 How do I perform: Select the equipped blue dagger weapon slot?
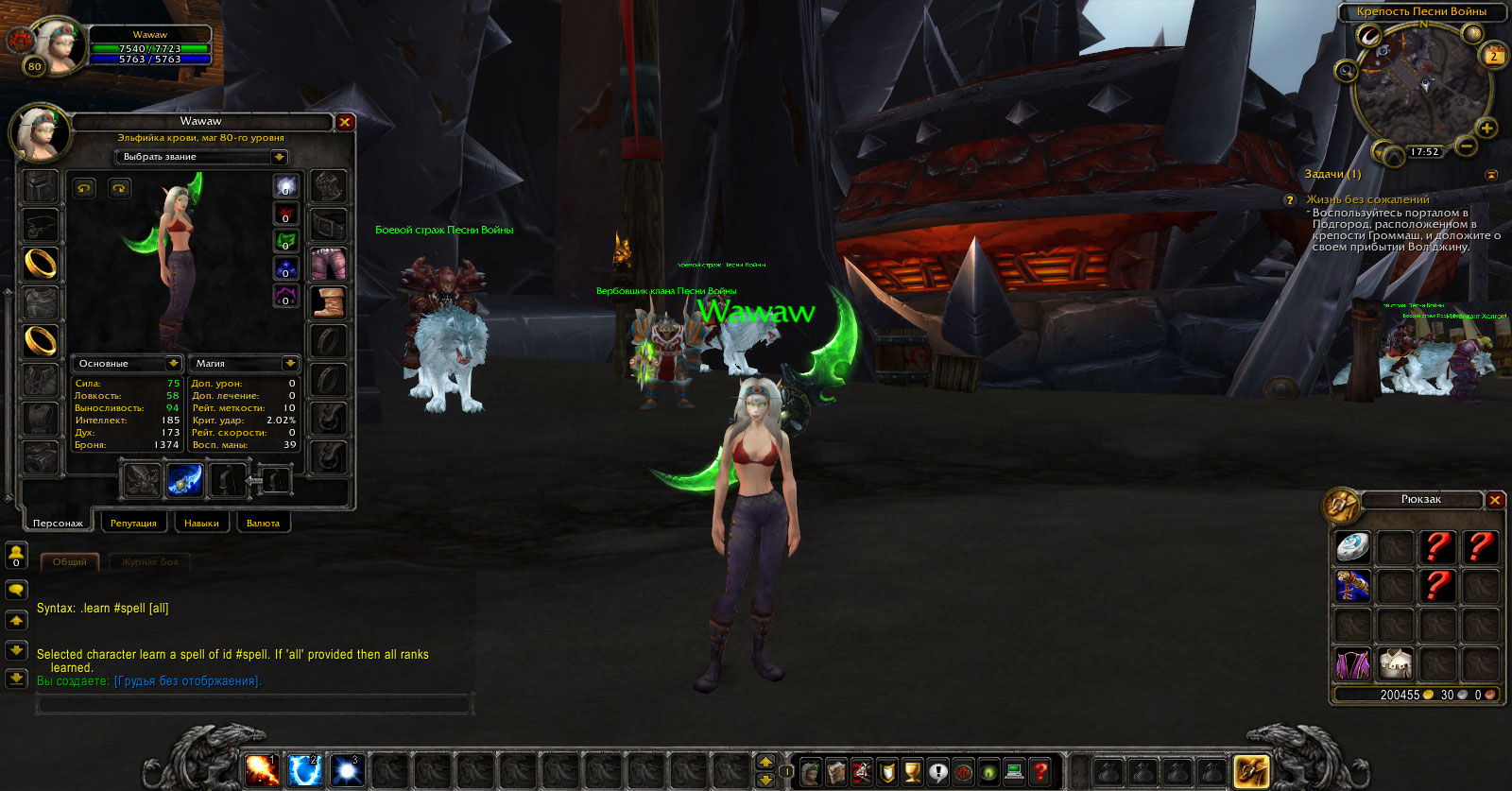click(184, 480)
